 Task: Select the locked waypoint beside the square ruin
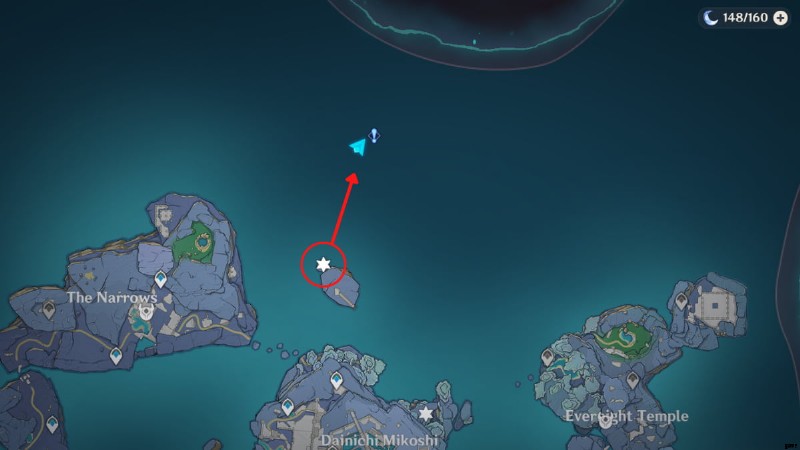click(x=681, y=300)
